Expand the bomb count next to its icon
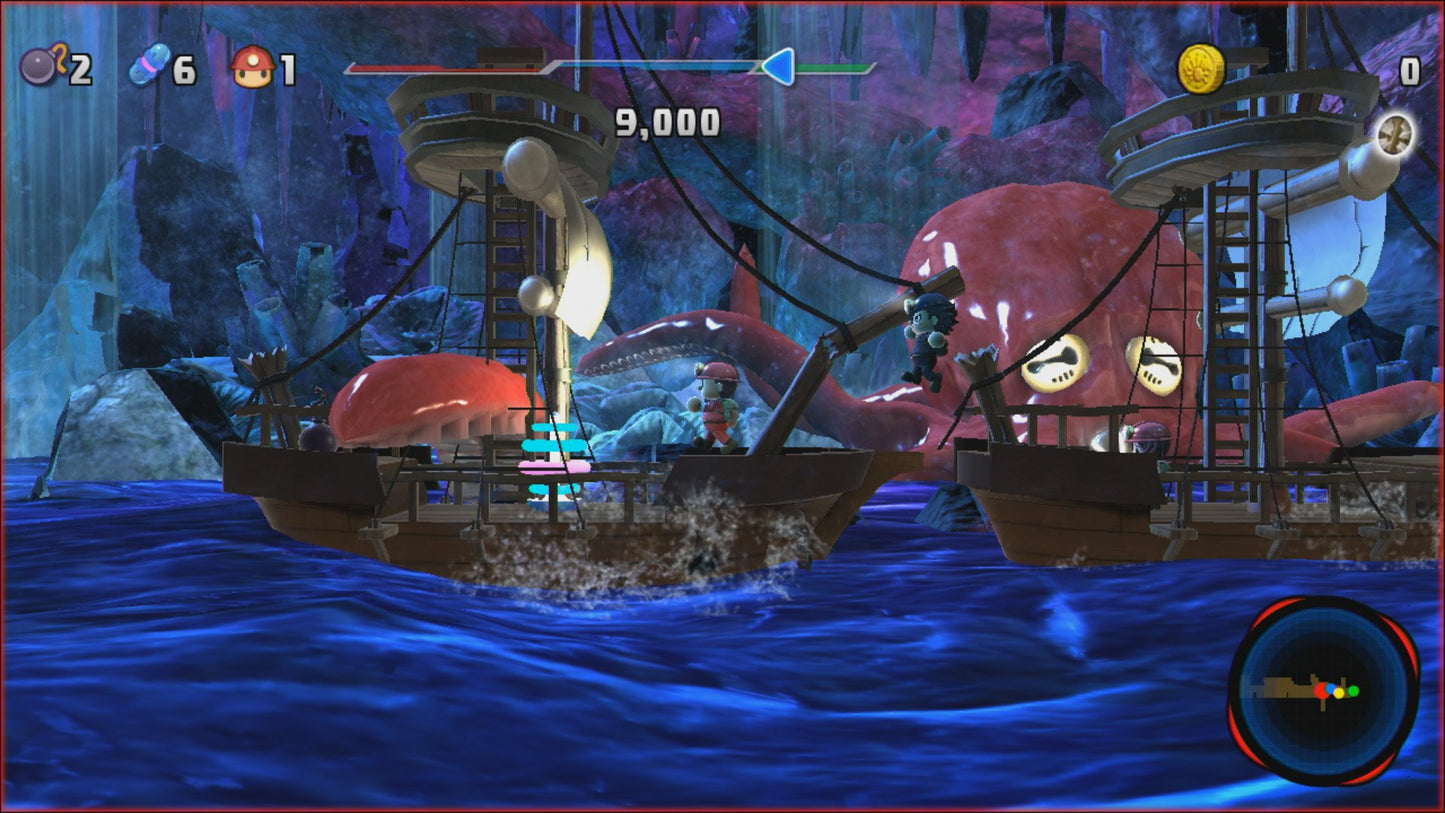 click(x=81, y=68)
